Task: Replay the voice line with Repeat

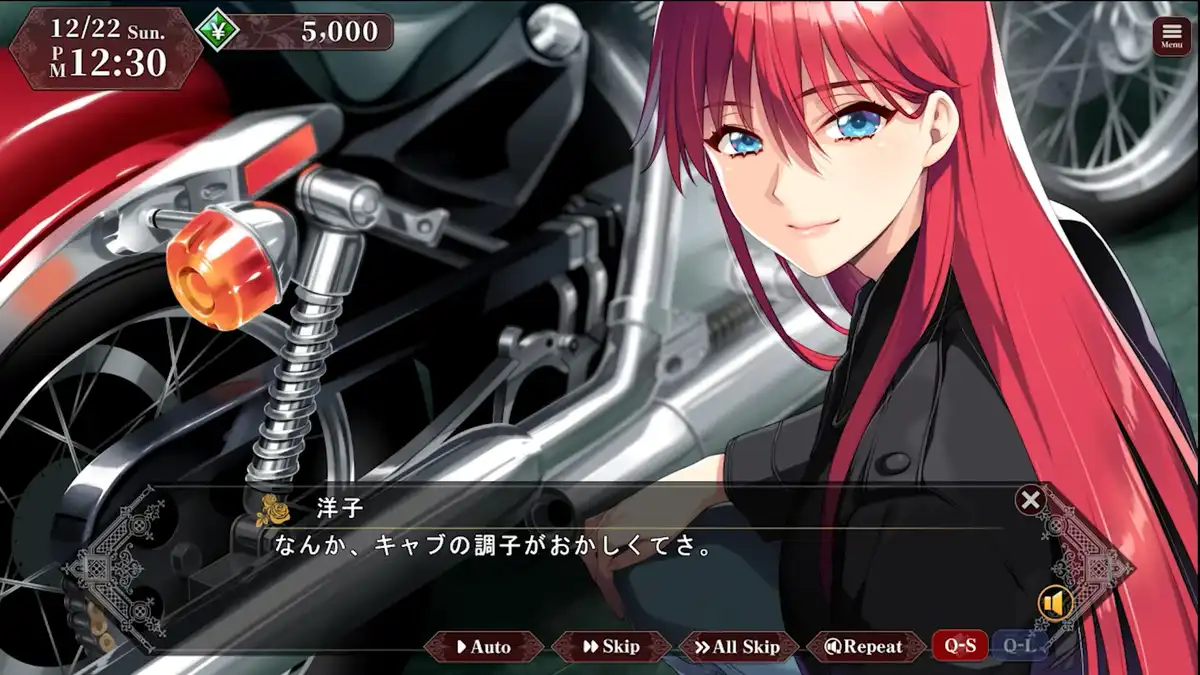Action: pos(864,647)
